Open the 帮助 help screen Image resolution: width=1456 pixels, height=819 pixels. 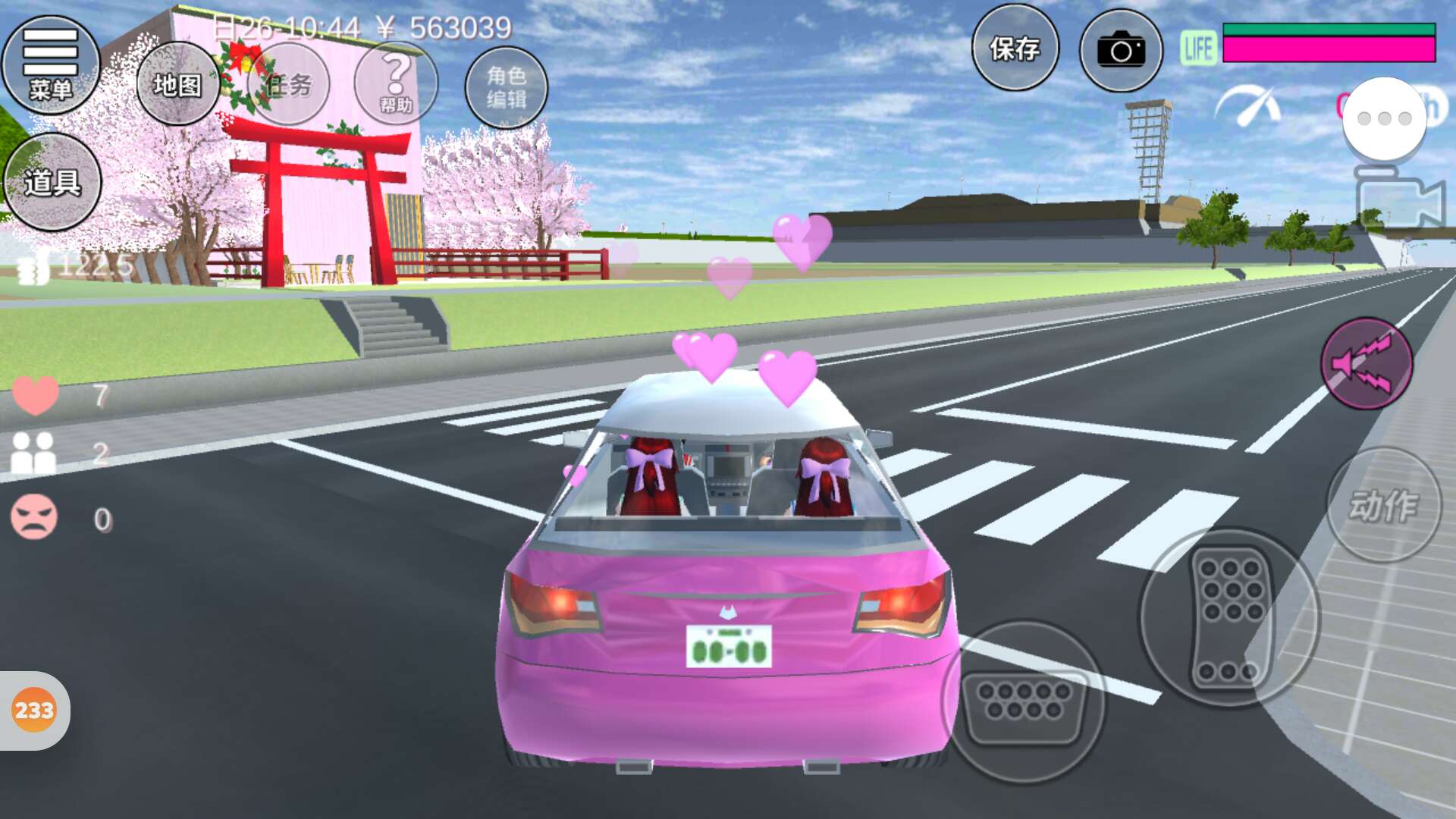(x=396, y=84)
